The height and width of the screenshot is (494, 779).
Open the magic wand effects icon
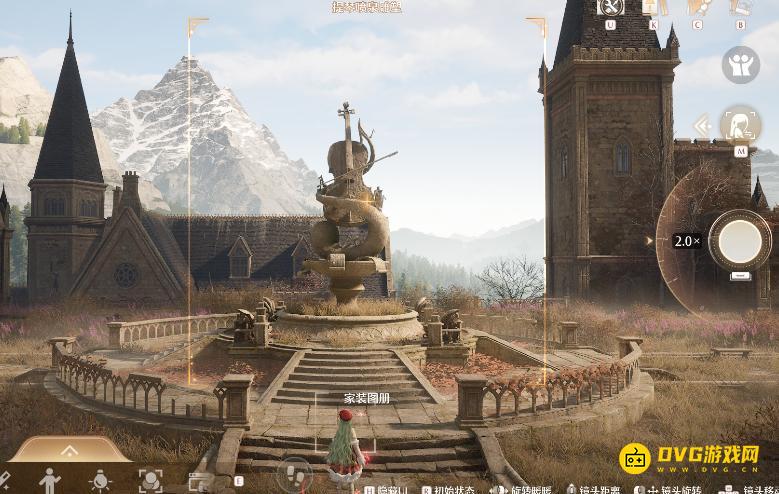[x=3, y=481]
